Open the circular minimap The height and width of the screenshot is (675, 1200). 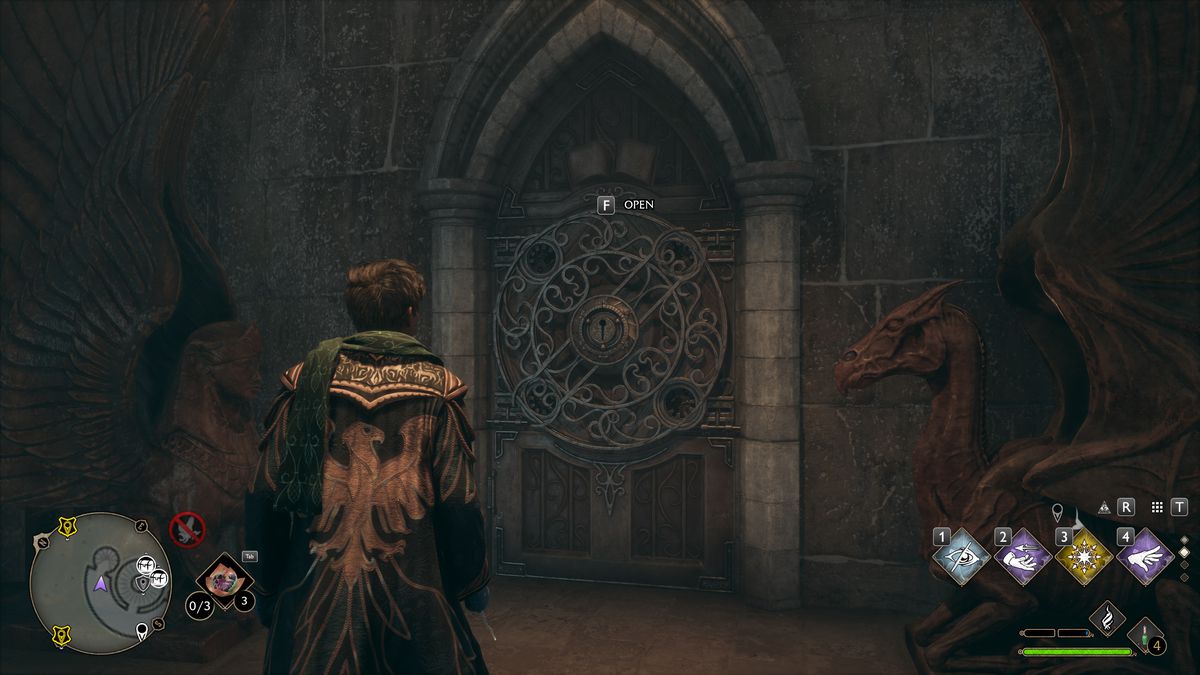100,583
